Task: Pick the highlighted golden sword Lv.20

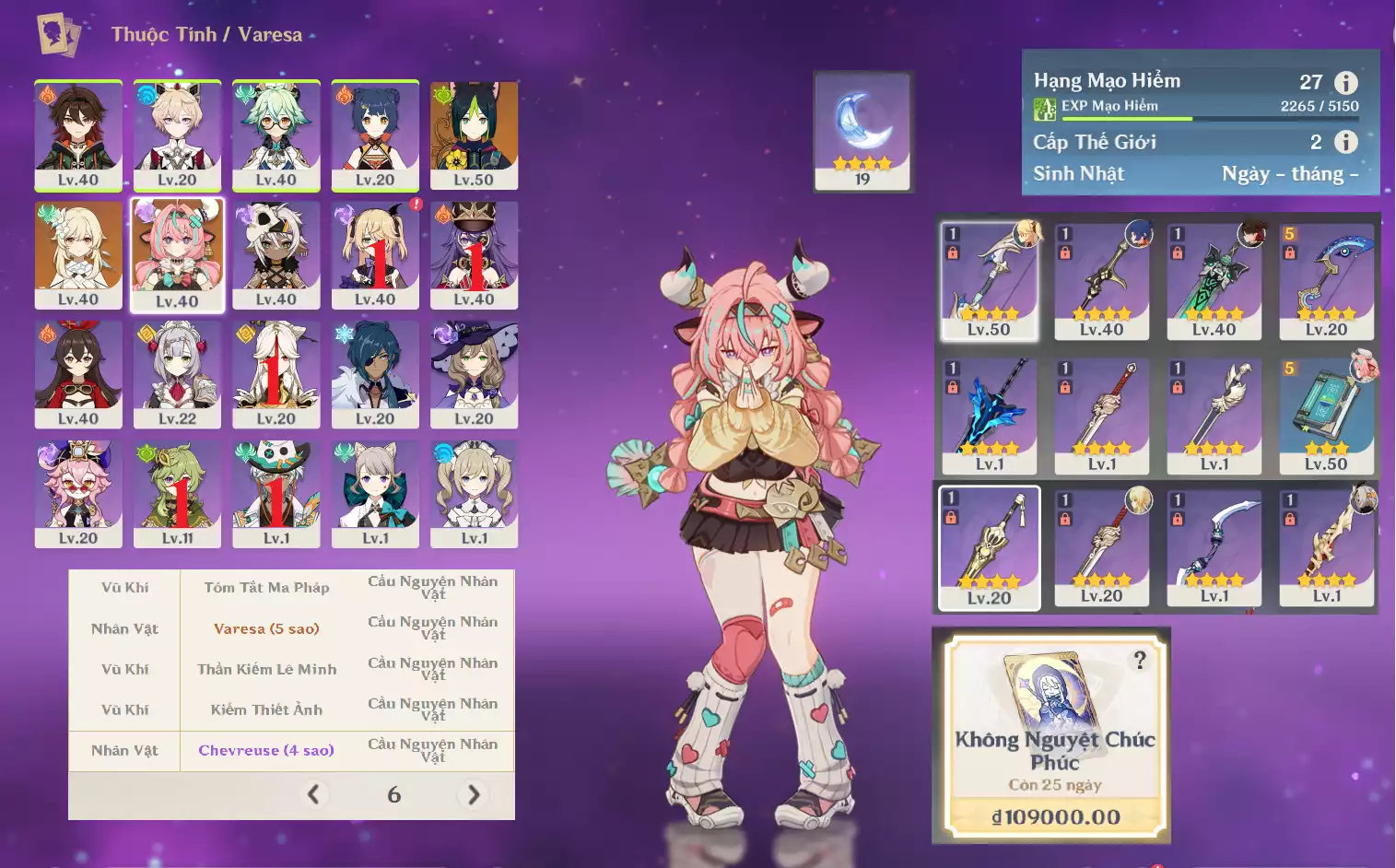Action: click(x=989, y=547)
